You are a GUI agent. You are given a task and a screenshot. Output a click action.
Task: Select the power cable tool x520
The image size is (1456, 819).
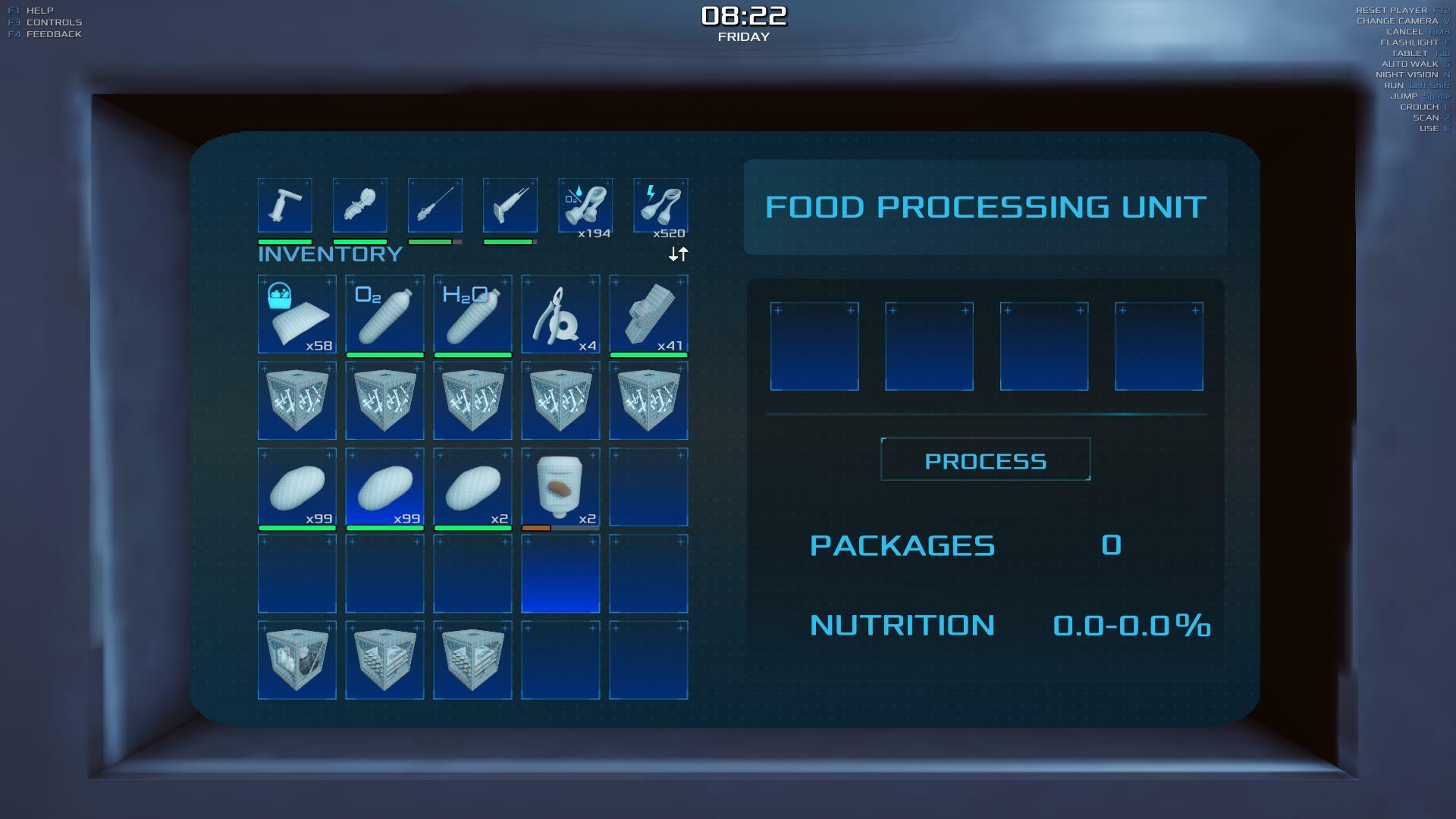coord(661,206)
